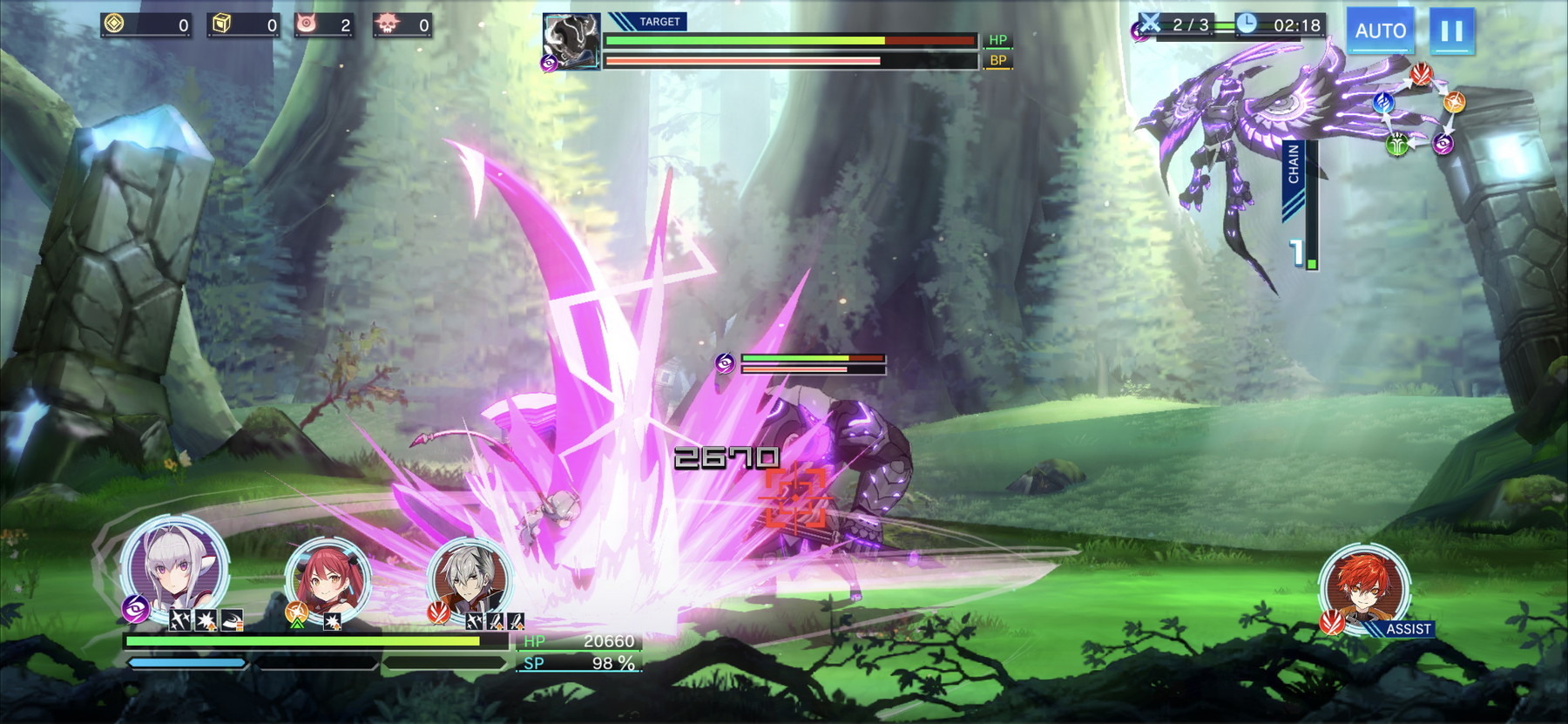Tap the green nature element icon in the wheel

point(1396,144)
